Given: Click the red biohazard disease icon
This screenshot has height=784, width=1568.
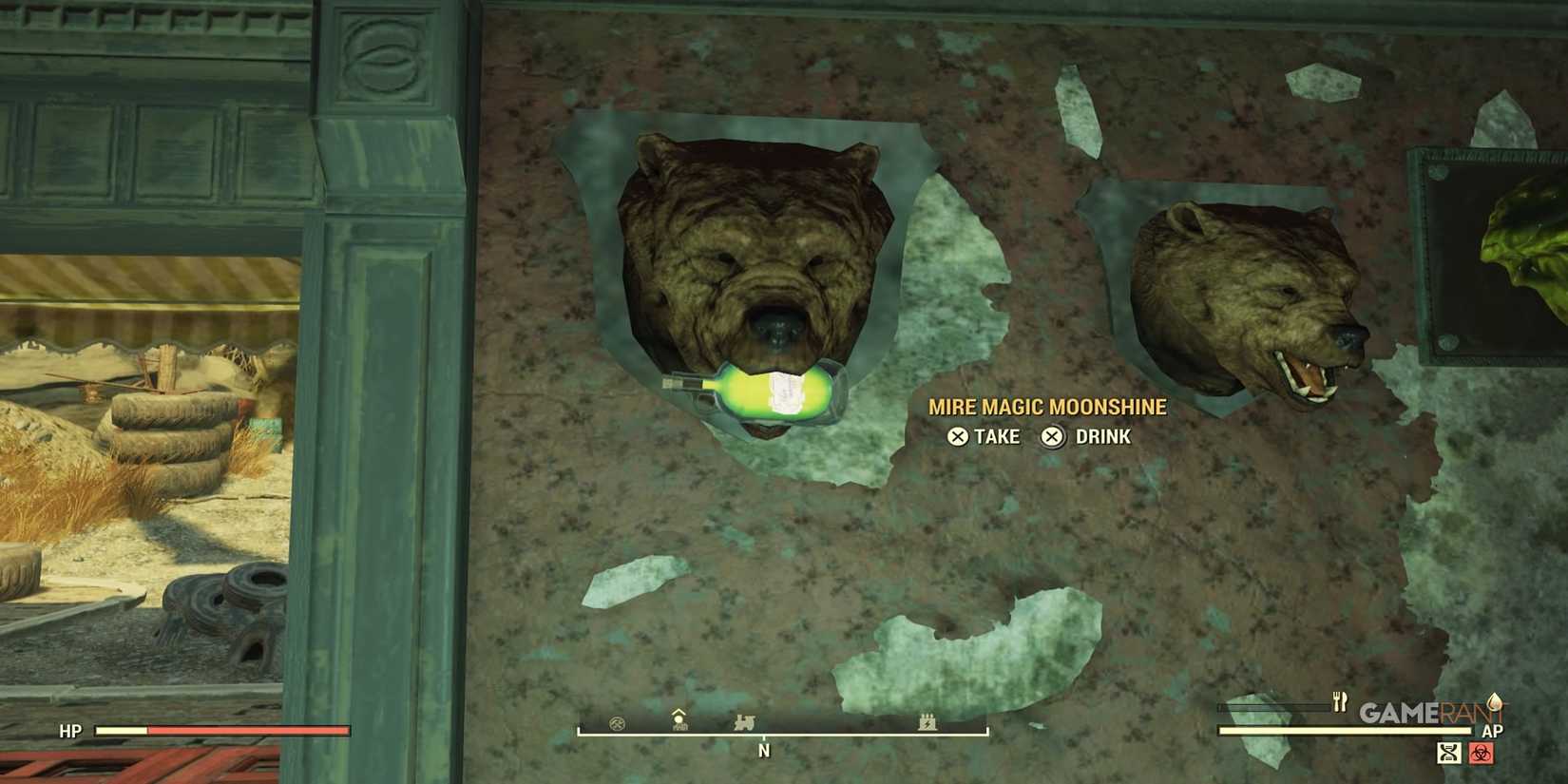Looking at the screenshot, I should [x=1481, y=754].
